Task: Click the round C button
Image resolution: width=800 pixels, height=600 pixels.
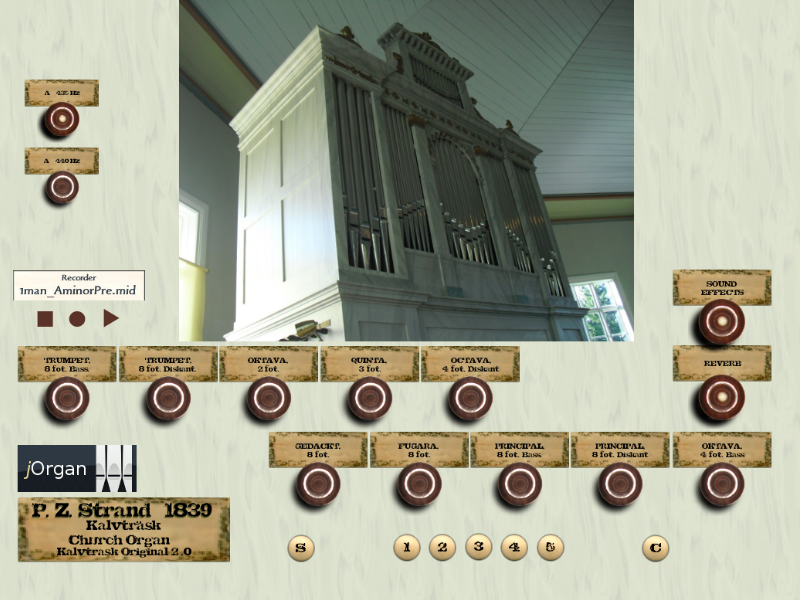Action: point(655,548)
